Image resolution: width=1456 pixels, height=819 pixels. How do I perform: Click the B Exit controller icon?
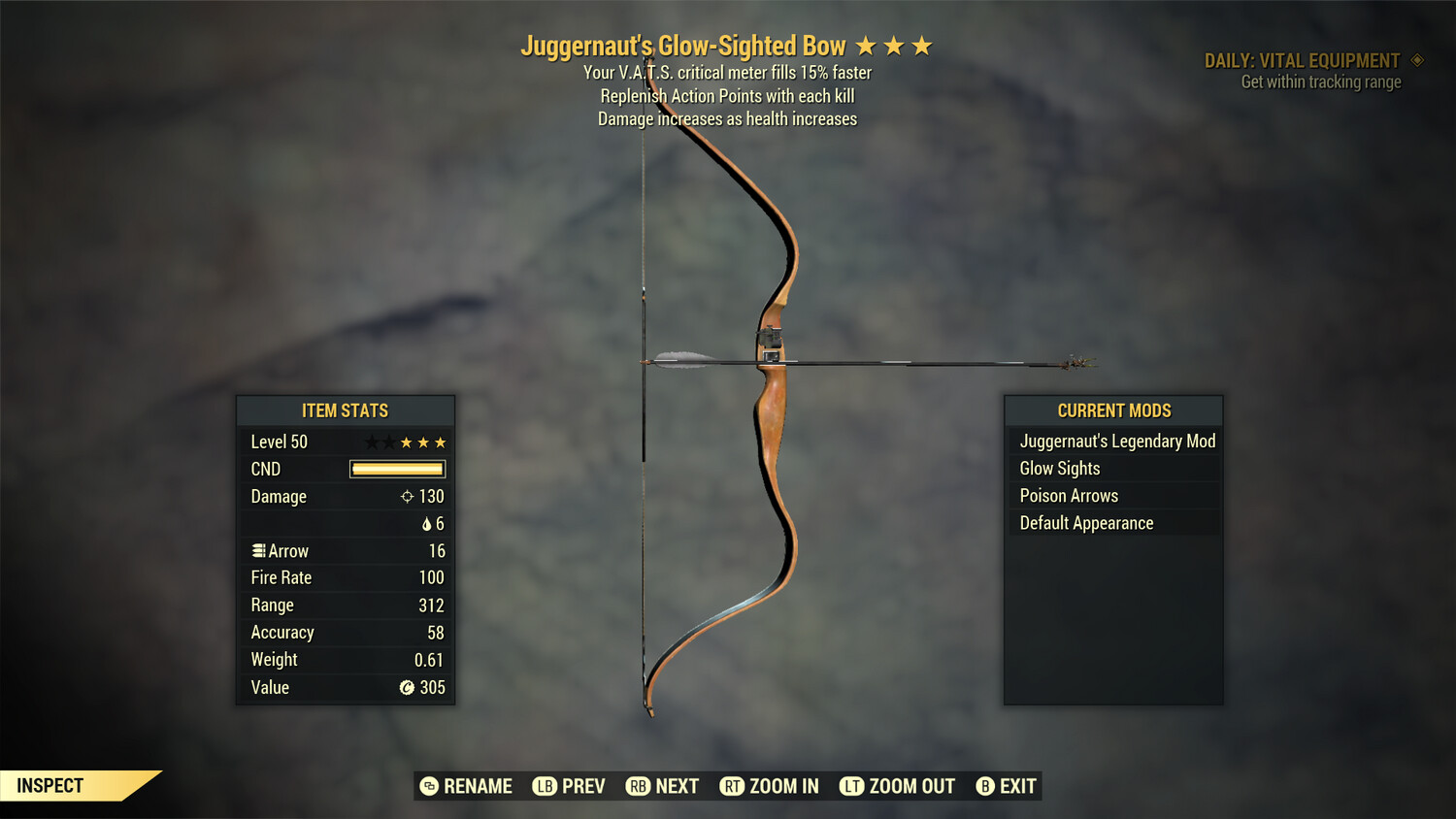985,786
